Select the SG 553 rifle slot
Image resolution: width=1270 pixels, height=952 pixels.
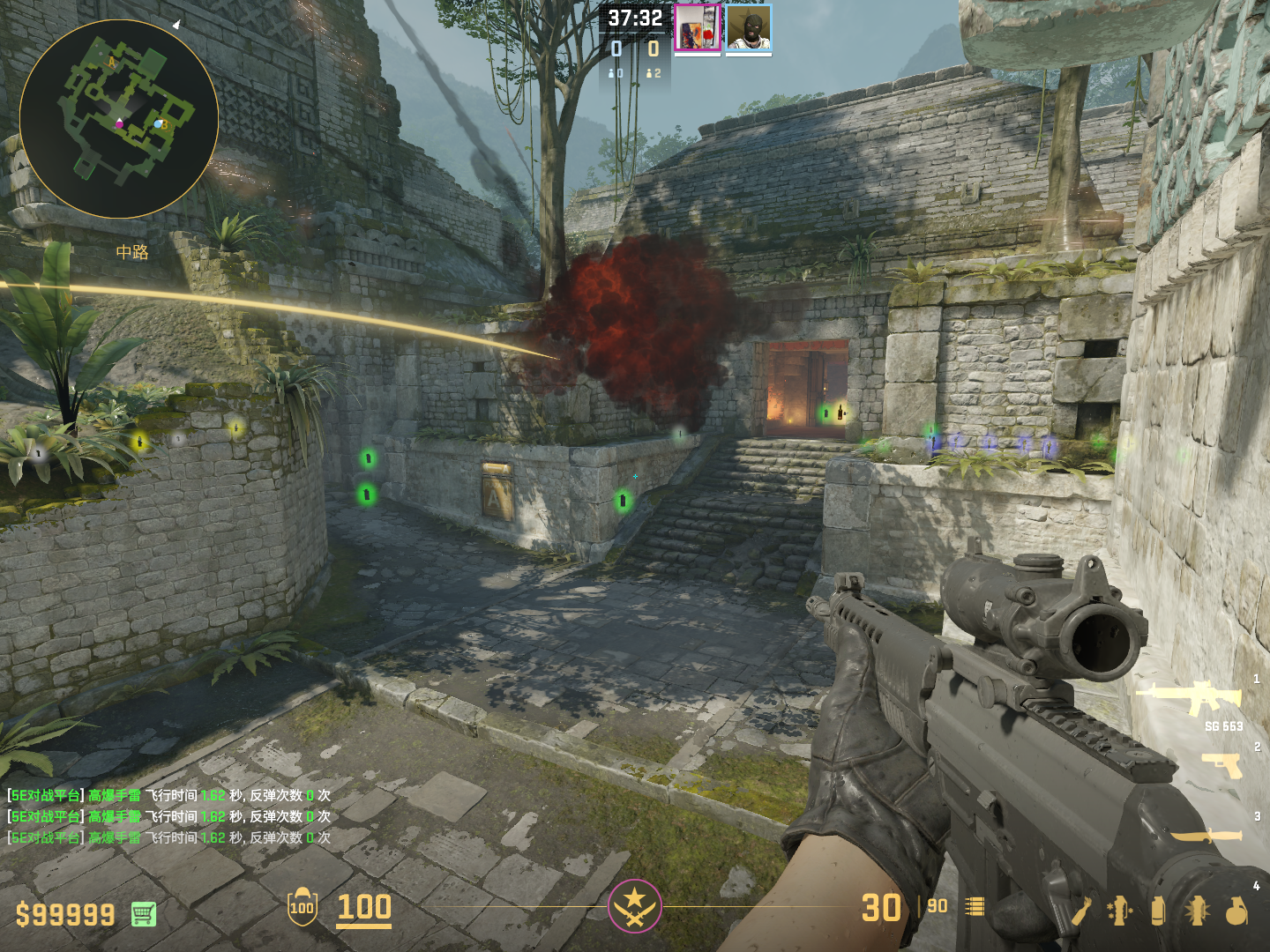[x=1191, y=698]
